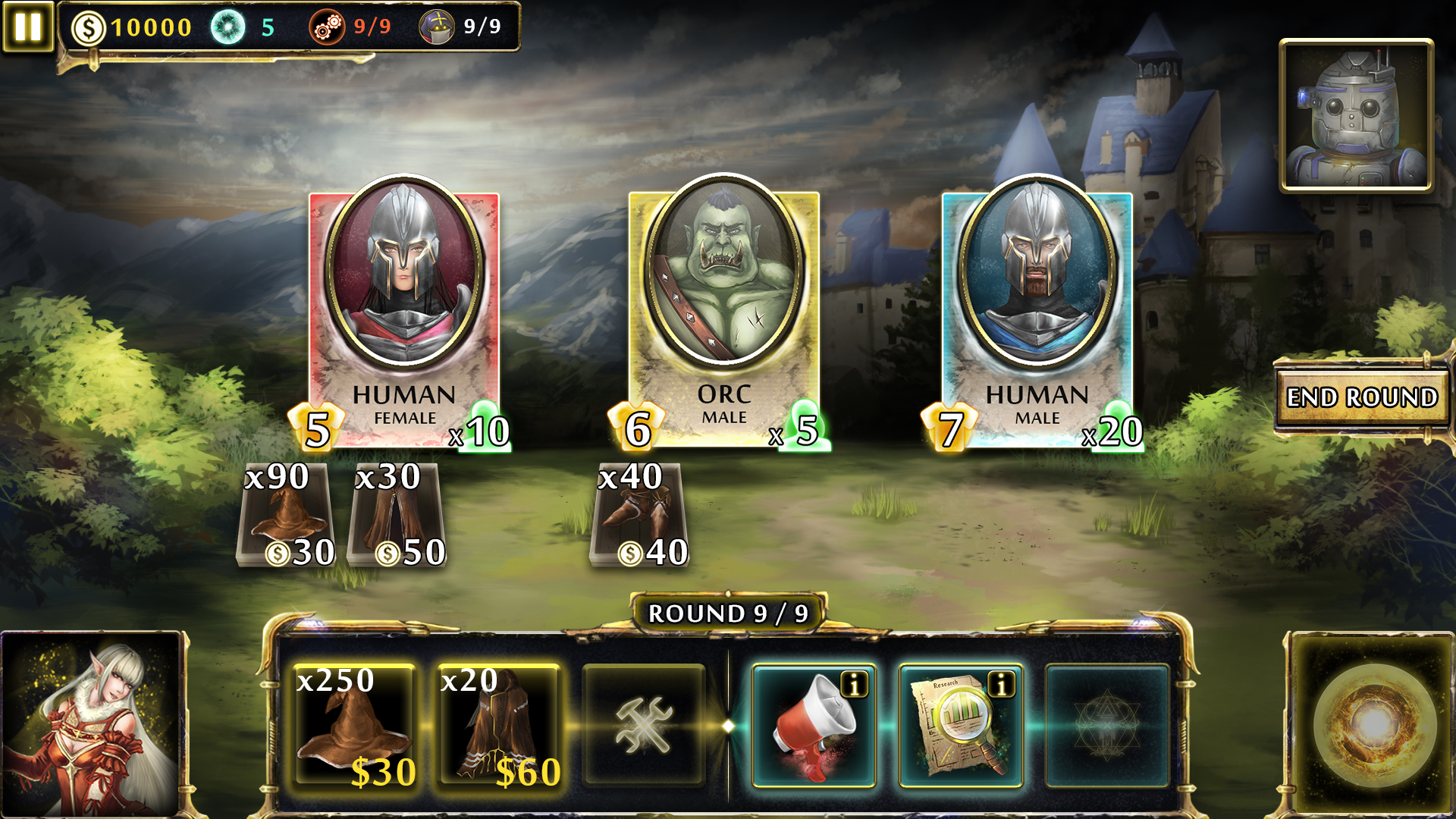The width and height of the screenshot is (1456, 819).
Task: Choose the Orc Male customer card
Action: (x=723, y=311)
